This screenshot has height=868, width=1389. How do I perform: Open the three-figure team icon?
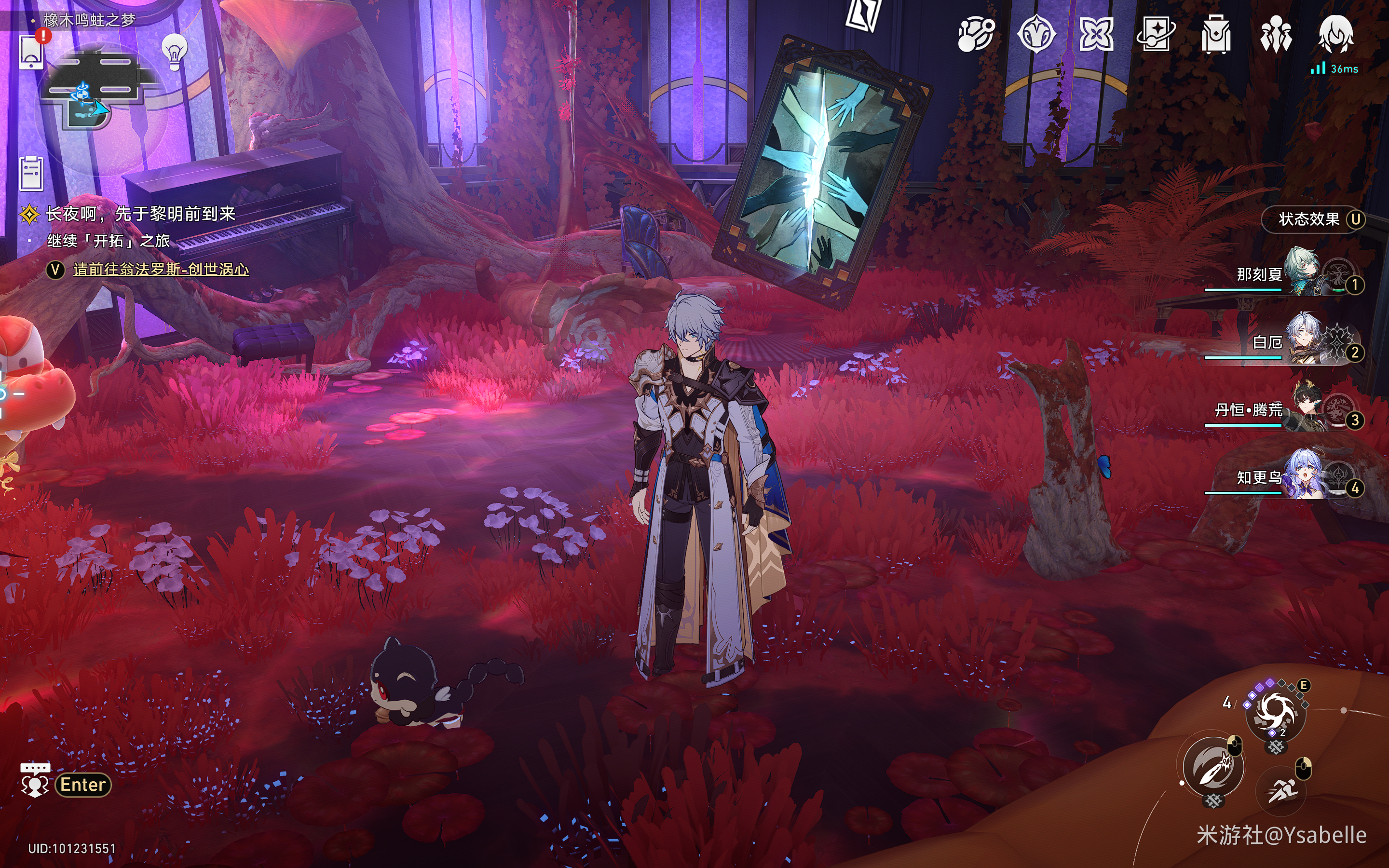(1275, 34)
